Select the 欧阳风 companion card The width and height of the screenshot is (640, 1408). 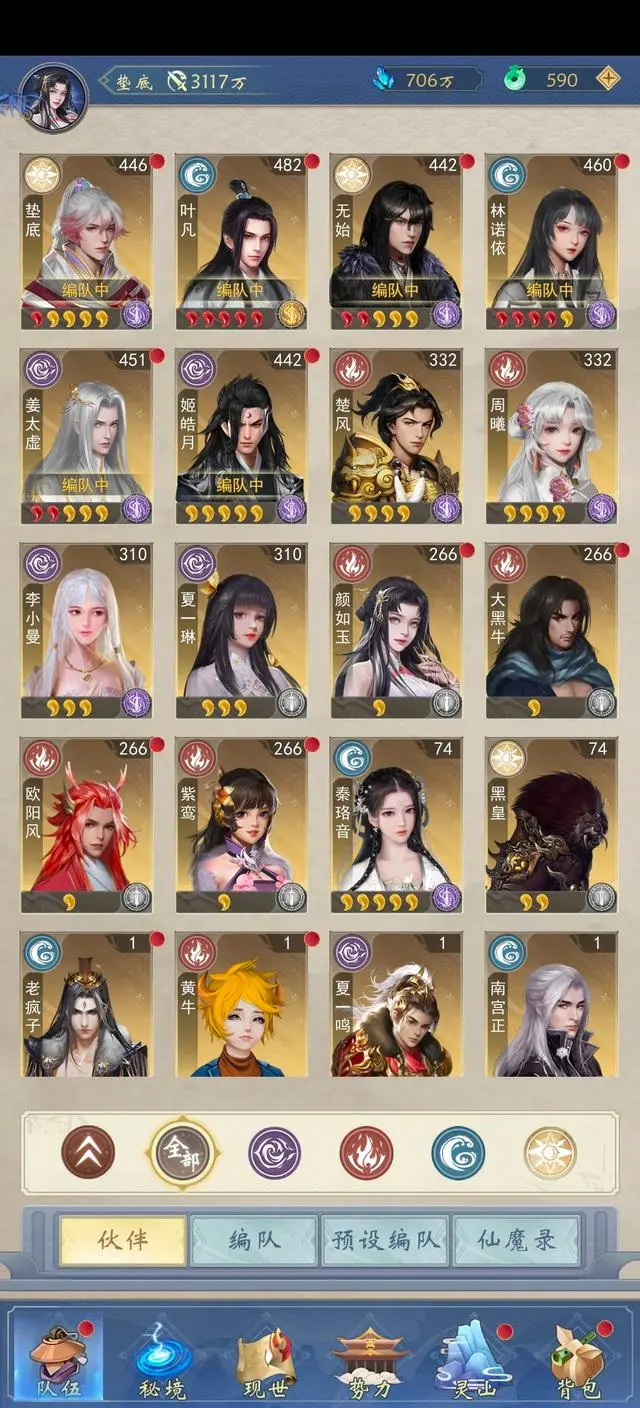point(86,826)
